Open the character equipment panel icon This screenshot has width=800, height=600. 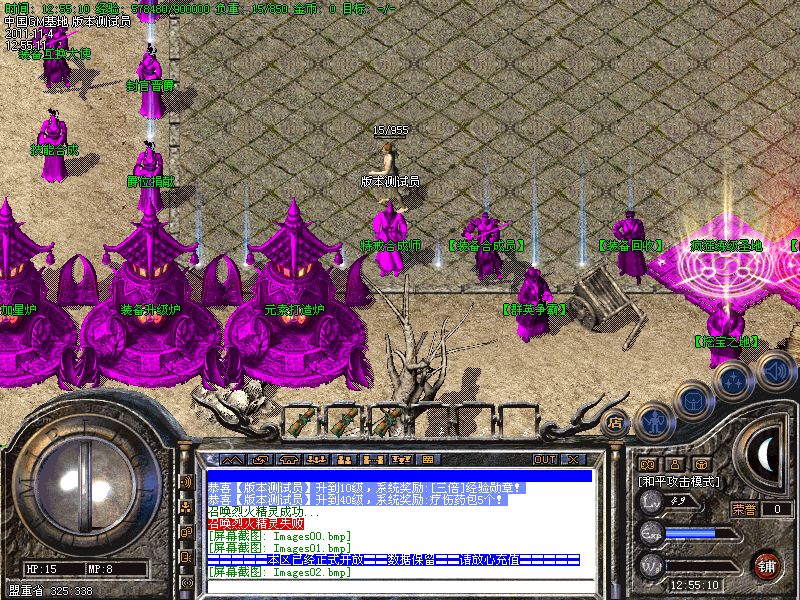tap(653, 422)
